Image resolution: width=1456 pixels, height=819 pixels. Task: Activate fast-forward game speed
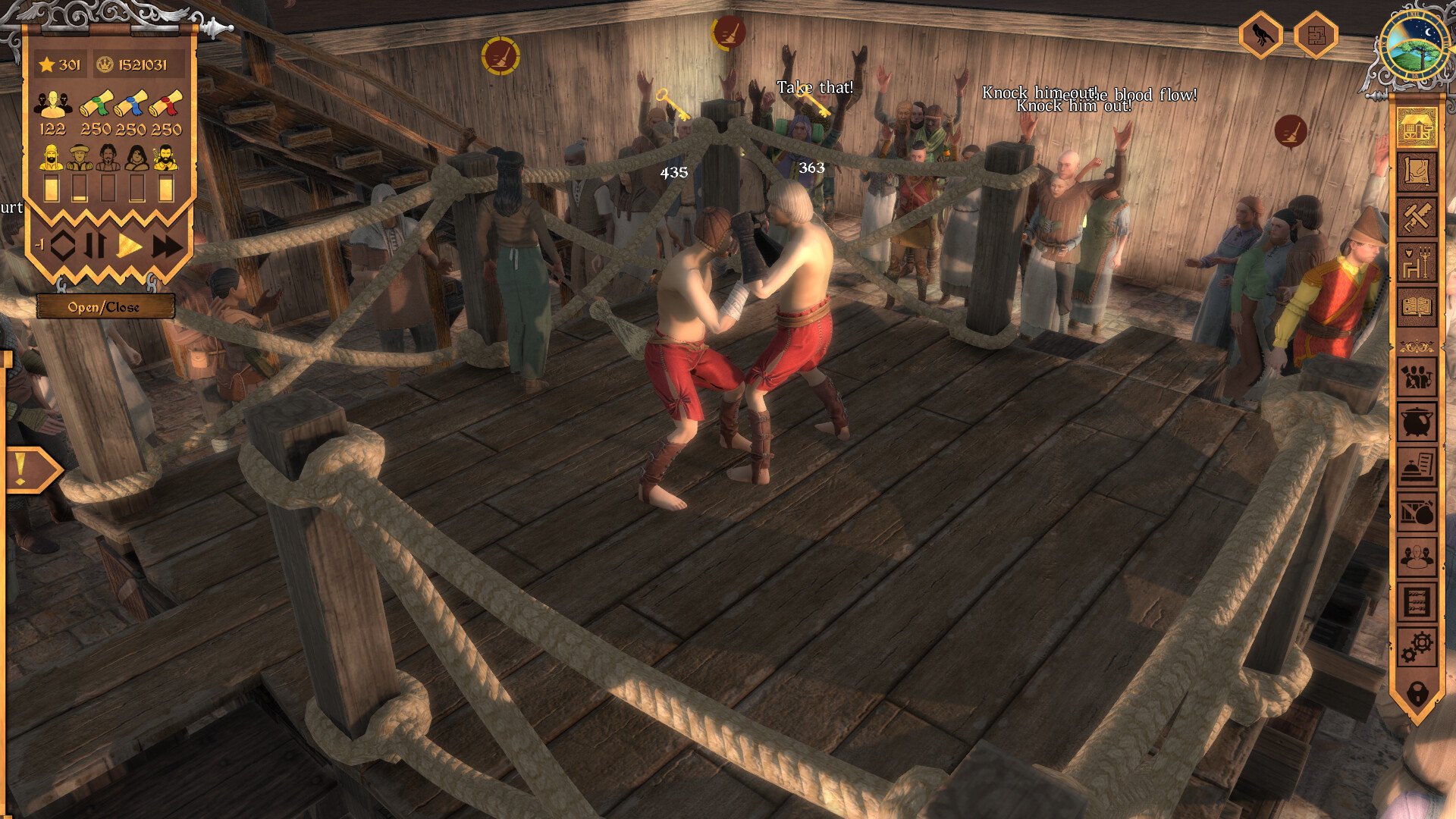point(167,246)
